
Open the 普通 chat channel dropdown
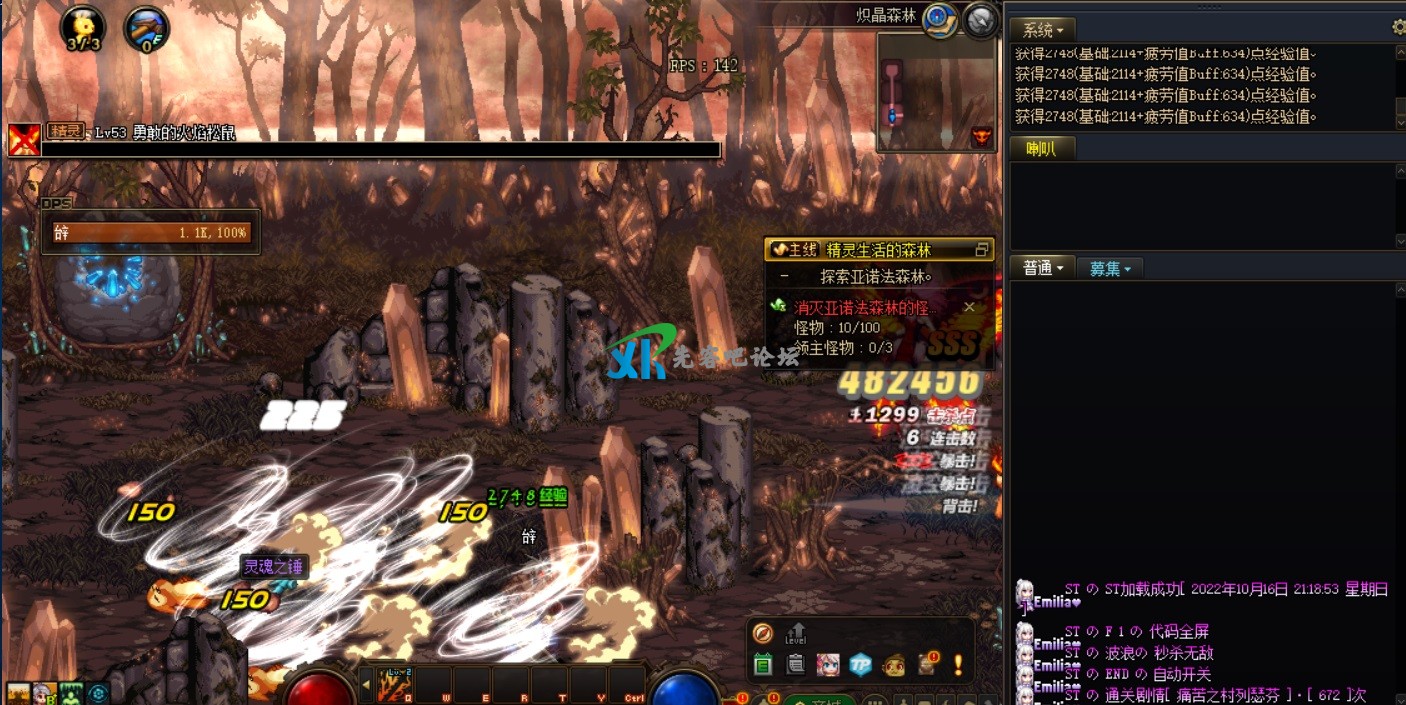click(x=1043, y=268)
